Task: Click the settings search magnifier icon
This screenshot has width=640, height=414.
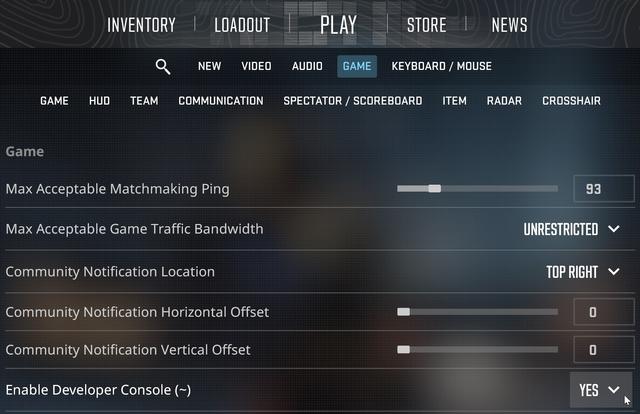Action: (x=163, y=67)
